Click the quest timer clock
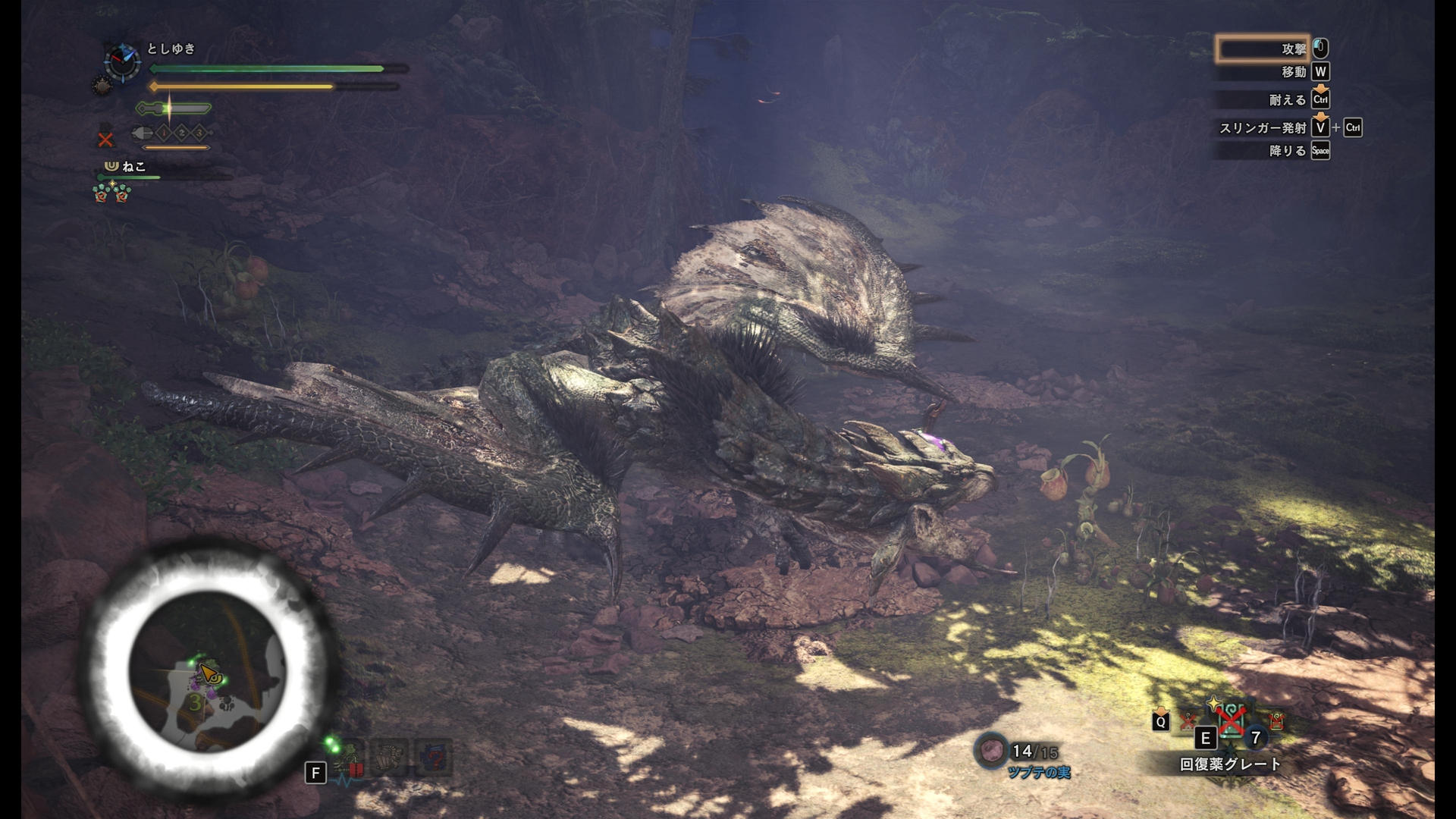This screenshot has height=819, width=1456. coord(121,61)
